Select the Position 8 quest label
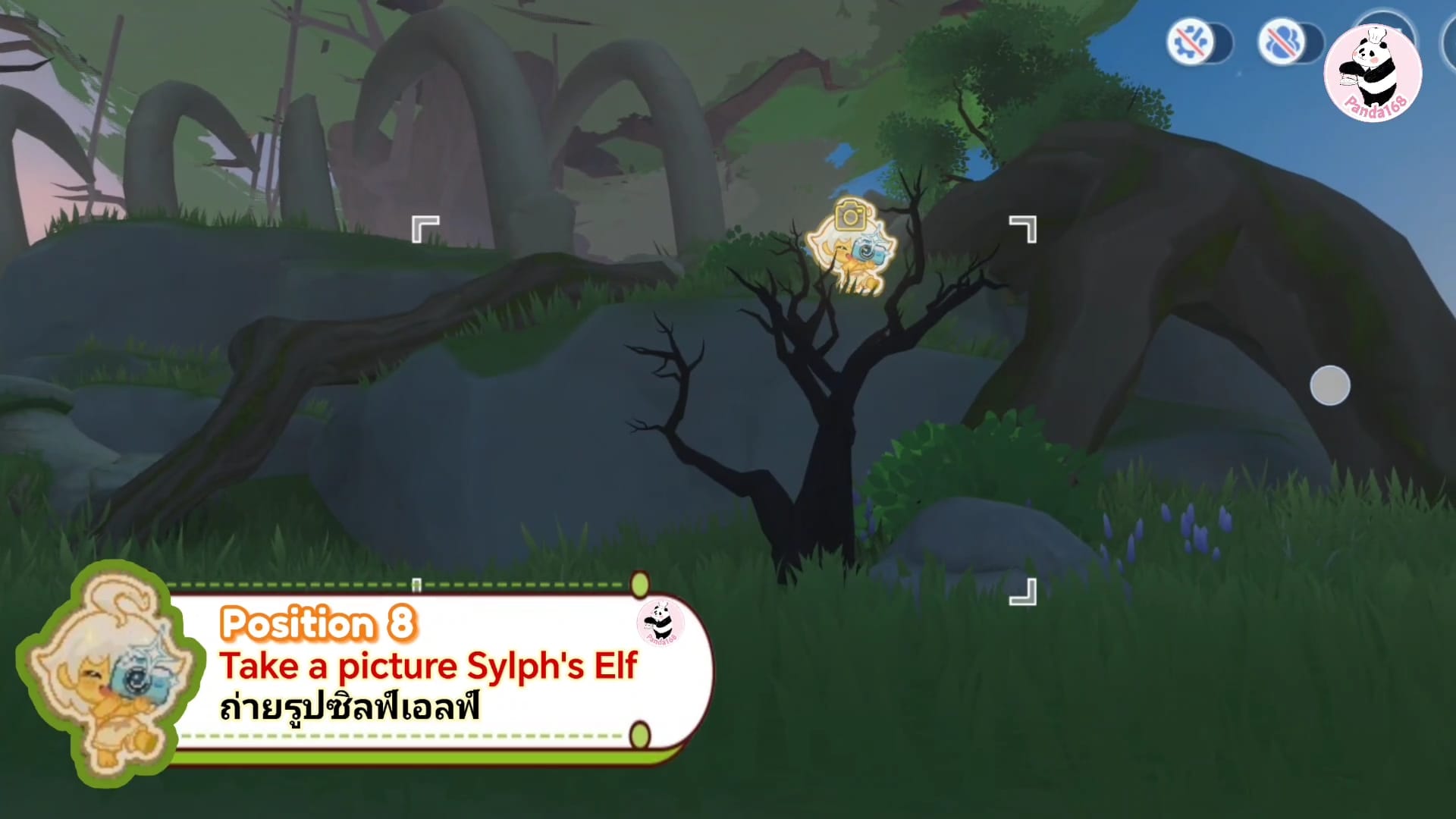This screenshot has height=819, width=1456. pos(318,623)
